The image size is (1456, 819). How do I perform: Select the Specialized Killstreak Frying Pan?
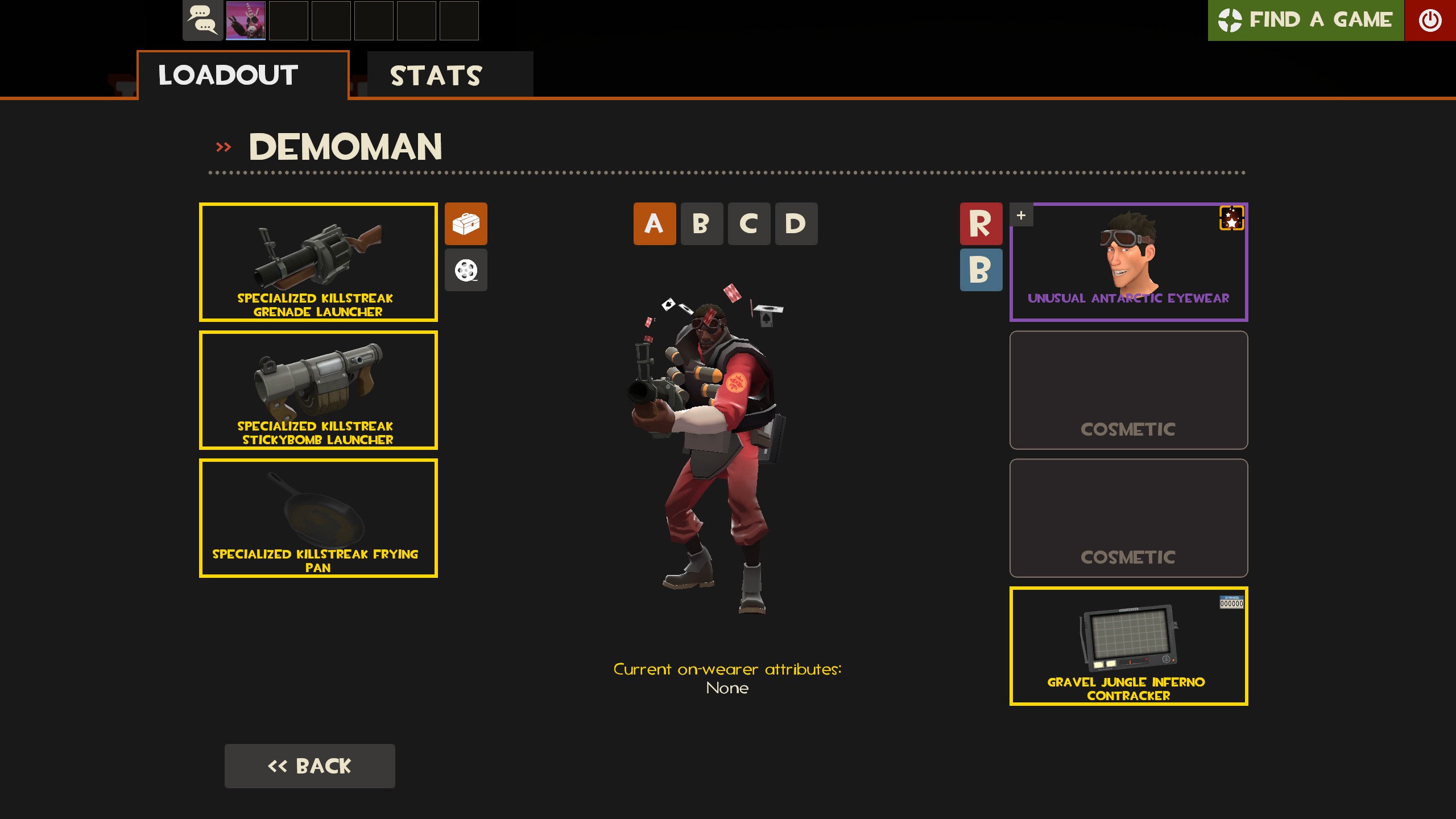point(318,518)
